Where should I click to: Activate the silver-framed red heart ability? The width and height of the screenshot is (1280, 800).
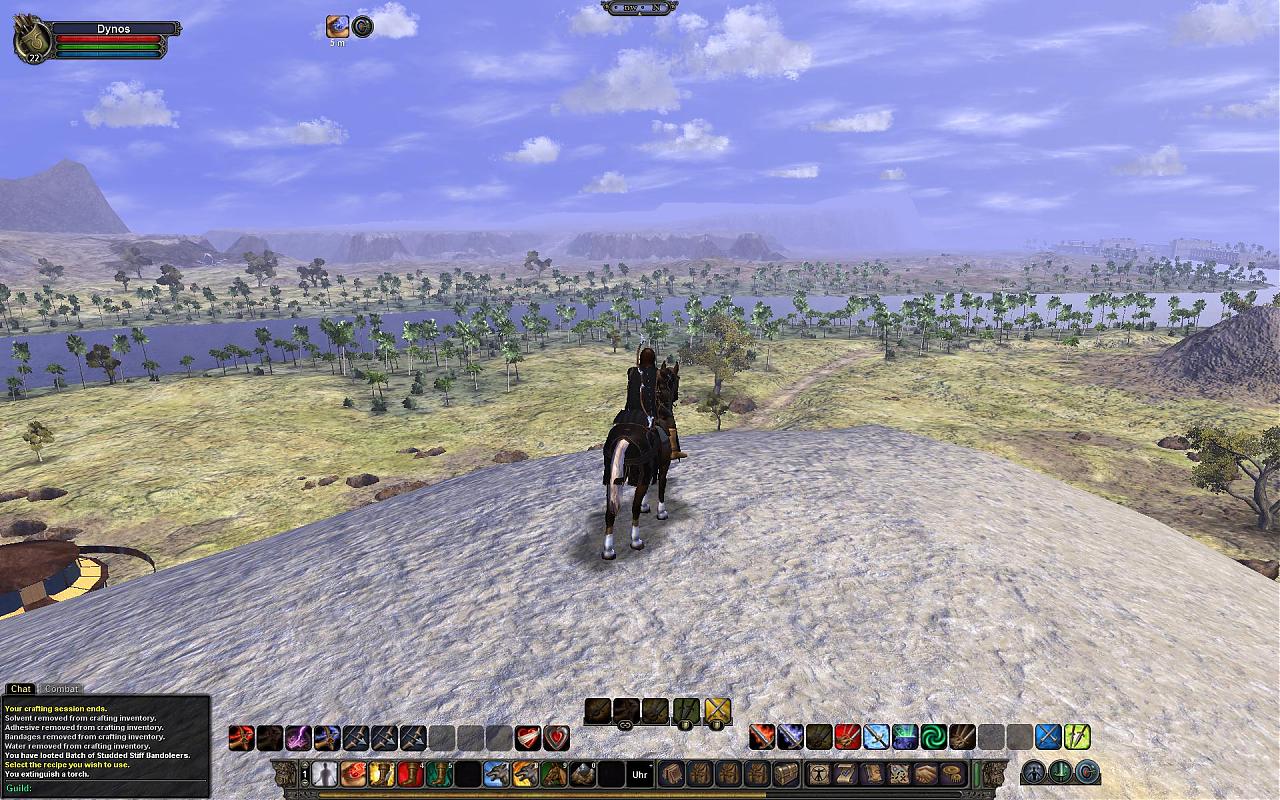click(x=556, y=738)
